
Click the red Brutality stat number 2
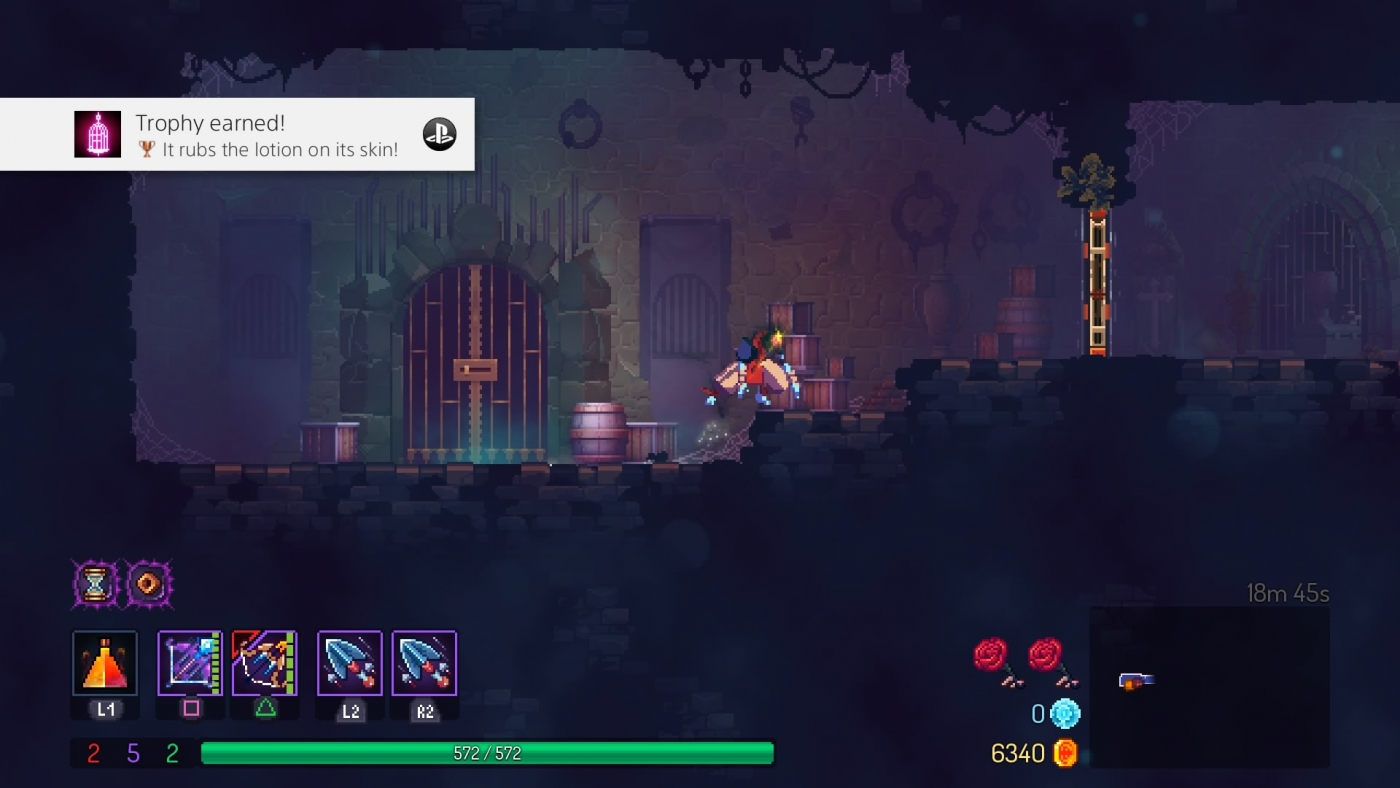point(94,753)
